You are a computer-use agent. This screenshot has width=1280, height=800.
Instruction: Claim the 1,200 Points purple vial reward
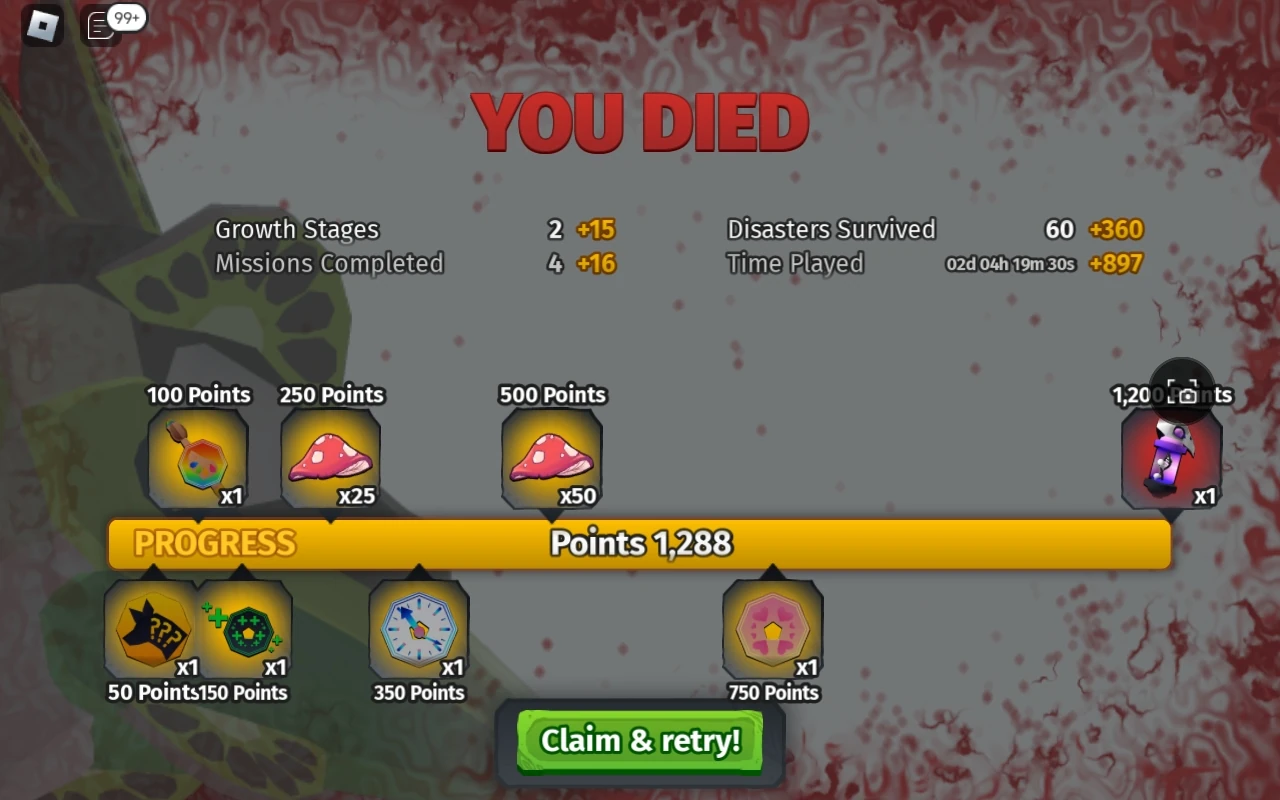tap(1170, 460)
